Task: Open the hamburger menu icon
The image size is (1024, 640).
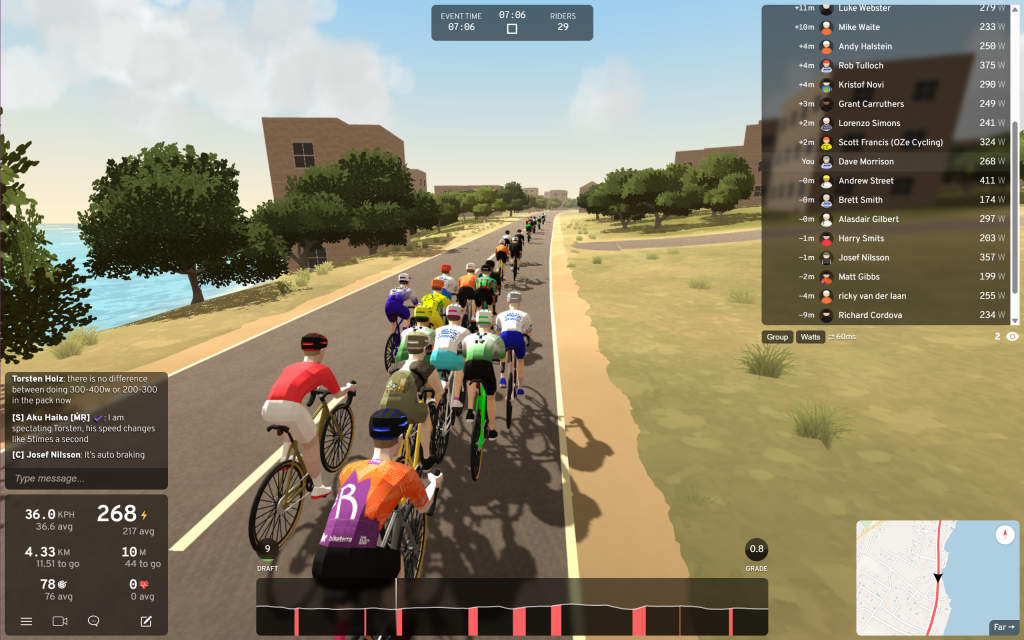Action: (x=27, y=621)
